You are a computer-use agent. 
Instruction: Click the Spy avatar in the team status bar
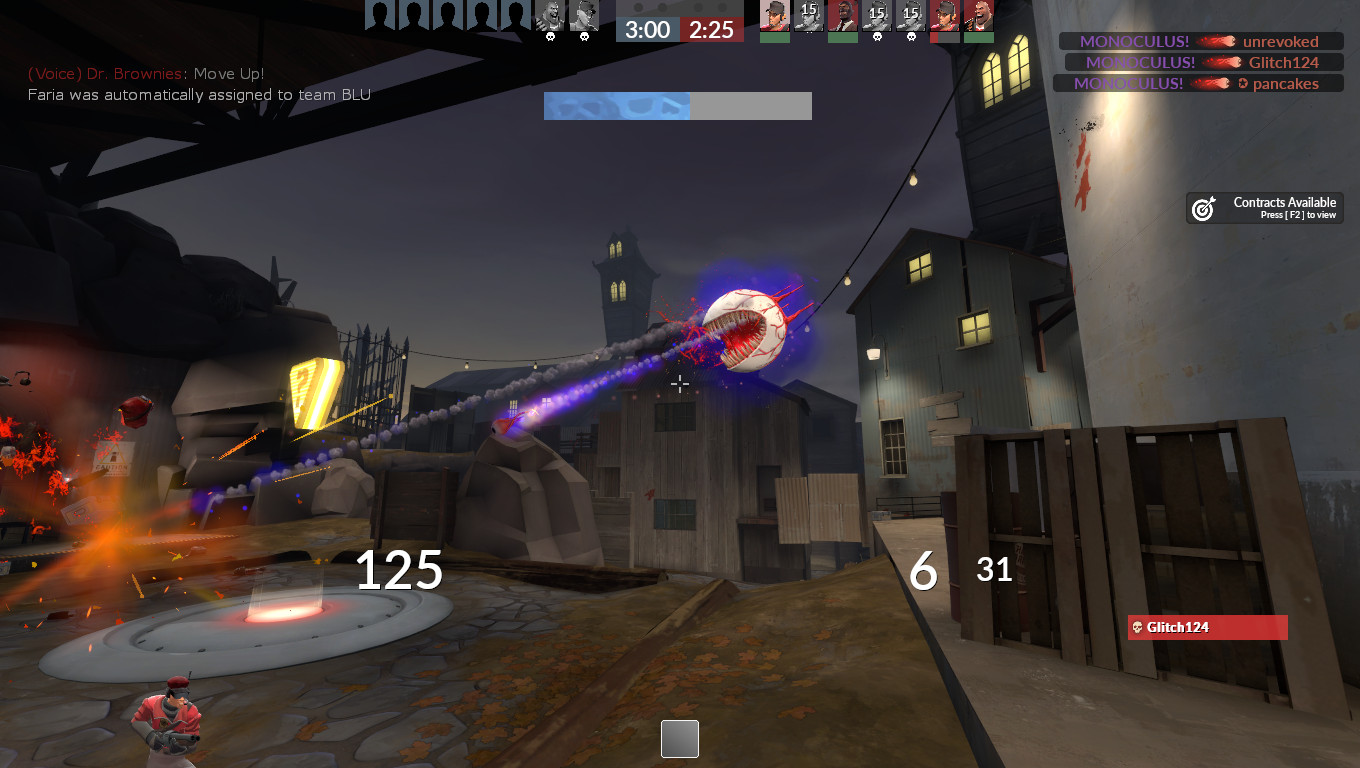(x=842, y=18)
